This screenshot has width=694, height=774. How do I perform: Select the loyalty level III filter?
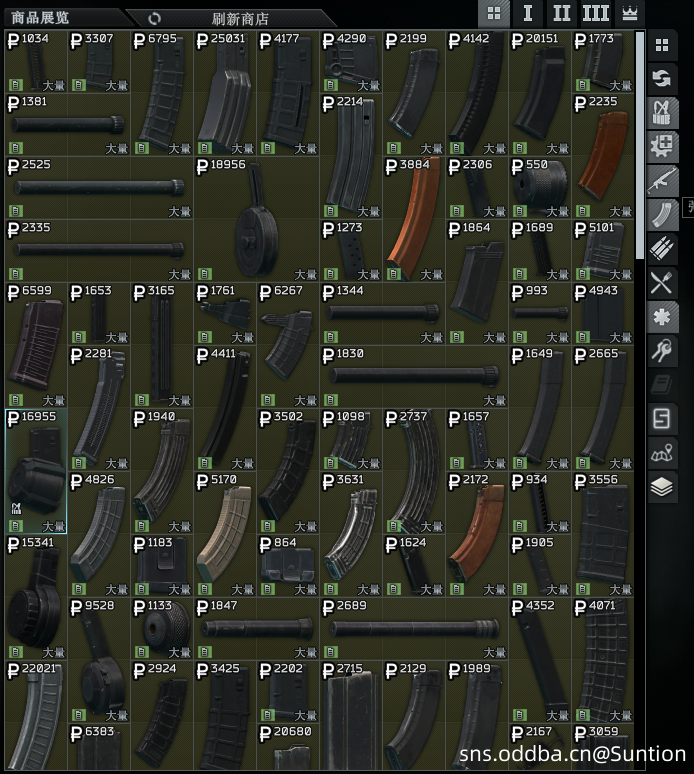click(595, 13)
